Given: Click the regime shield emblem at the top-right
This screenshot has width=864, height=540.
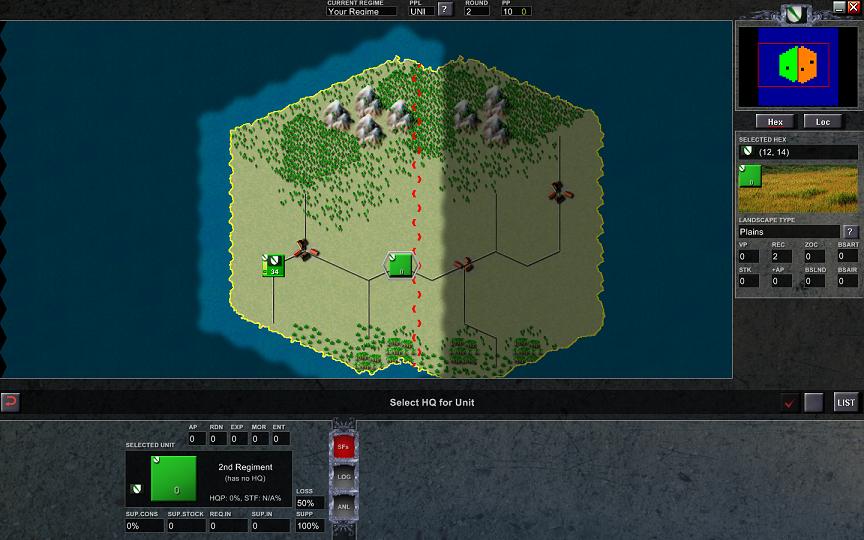Looking at the screenshot, I should (x=795, y=13).
